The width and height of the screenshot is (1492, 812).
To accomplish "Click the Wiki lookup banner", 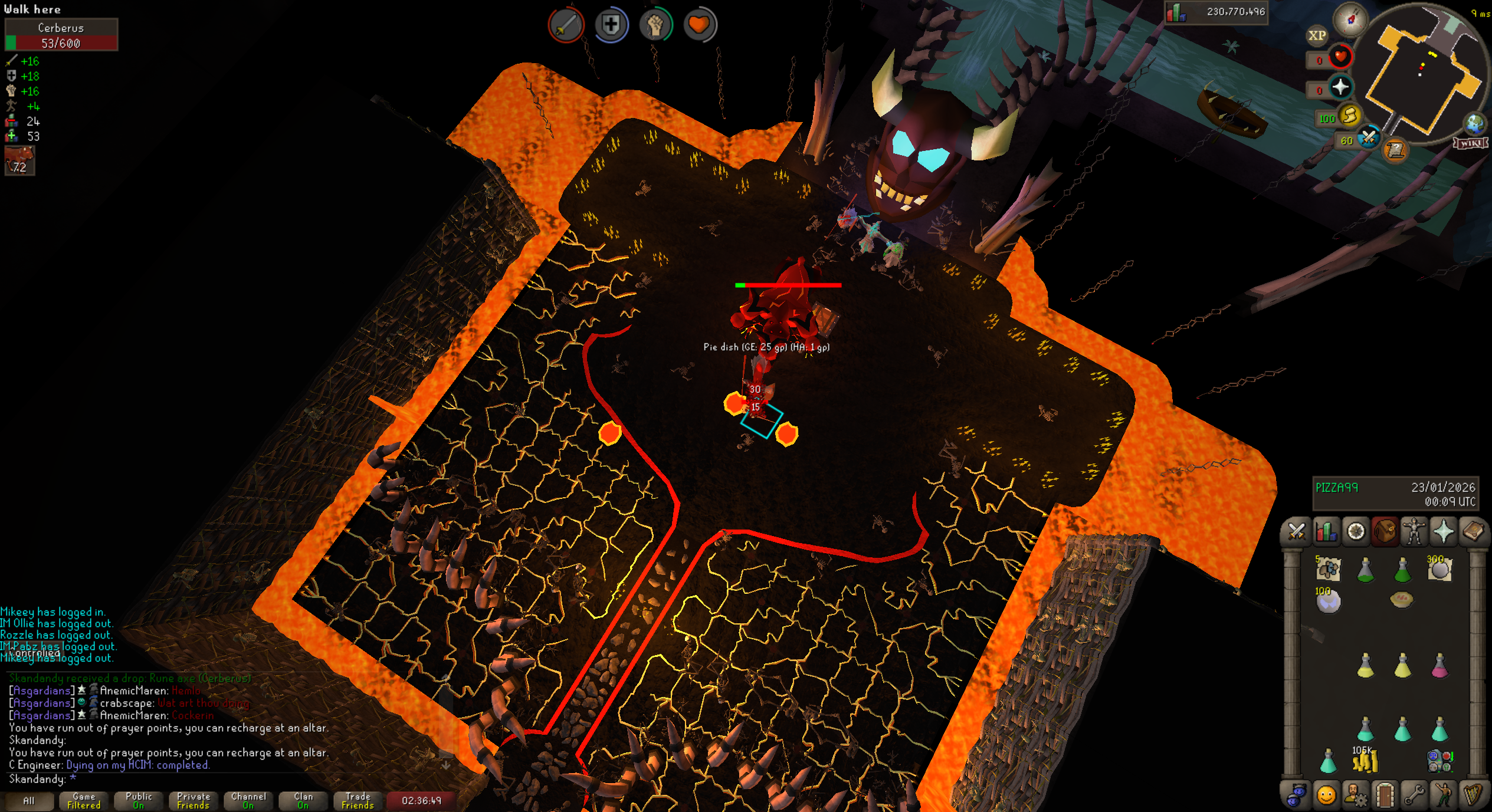I will pyautogui.click(x=1470, y=143).
